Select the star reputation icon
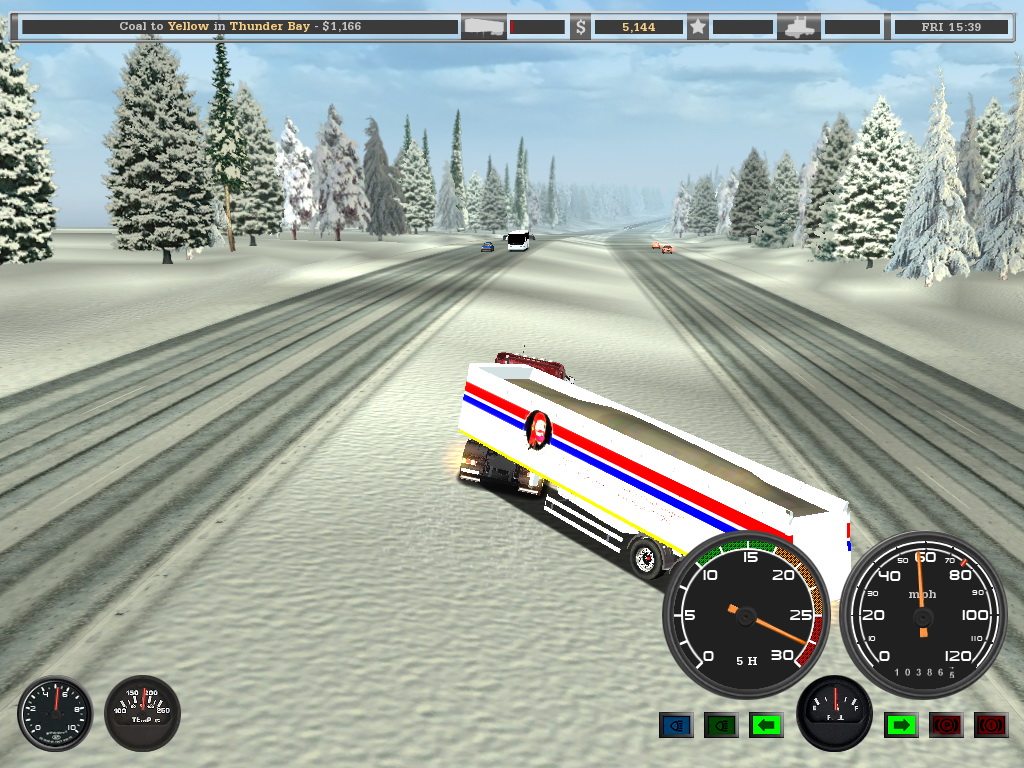 click(698, 27)
